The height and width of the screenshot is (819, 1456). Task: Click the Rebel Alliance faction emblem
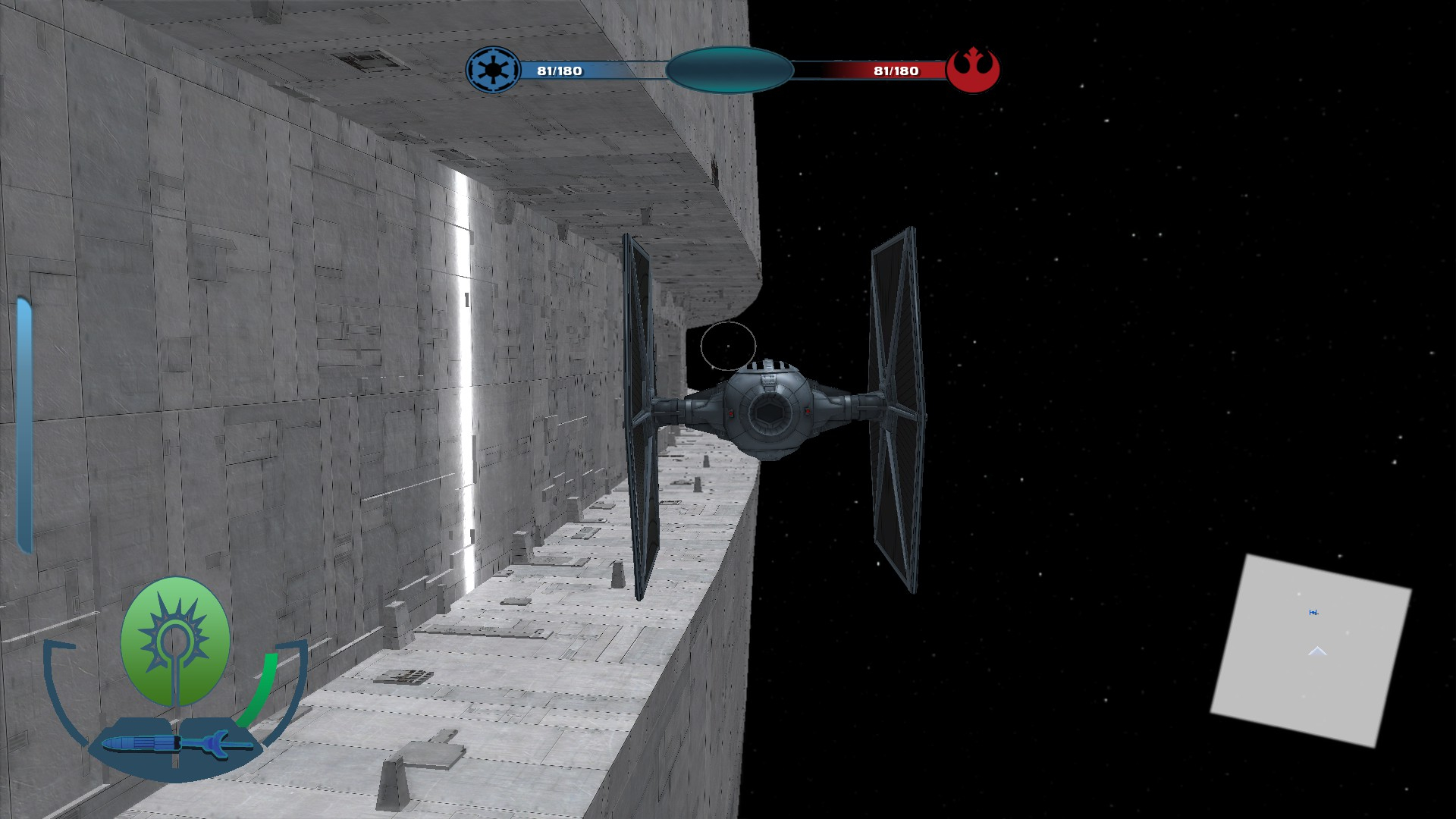click(974, 71)
